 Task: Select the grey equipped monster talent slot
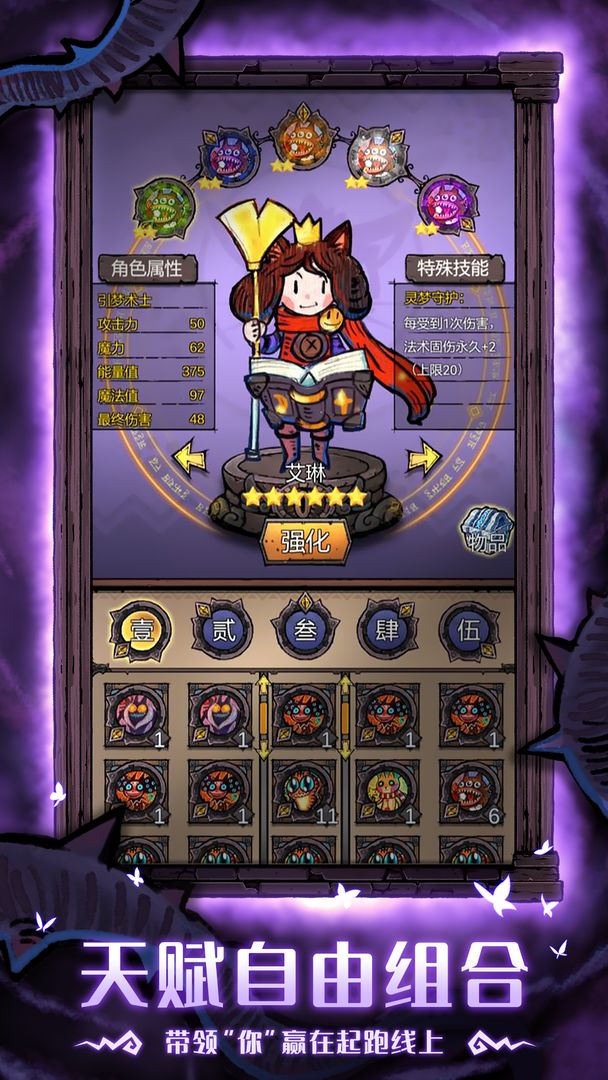377,157
